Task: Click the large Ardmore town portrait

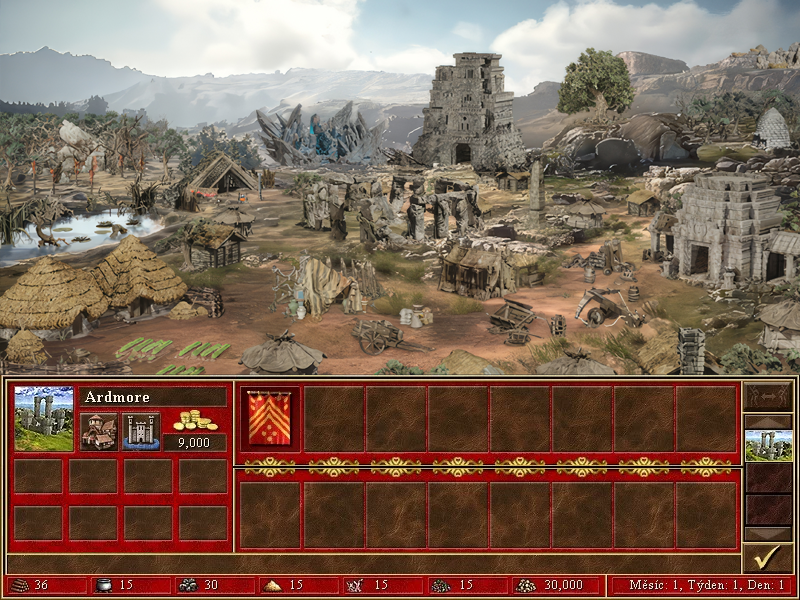Action: click(x=44, y=418)
